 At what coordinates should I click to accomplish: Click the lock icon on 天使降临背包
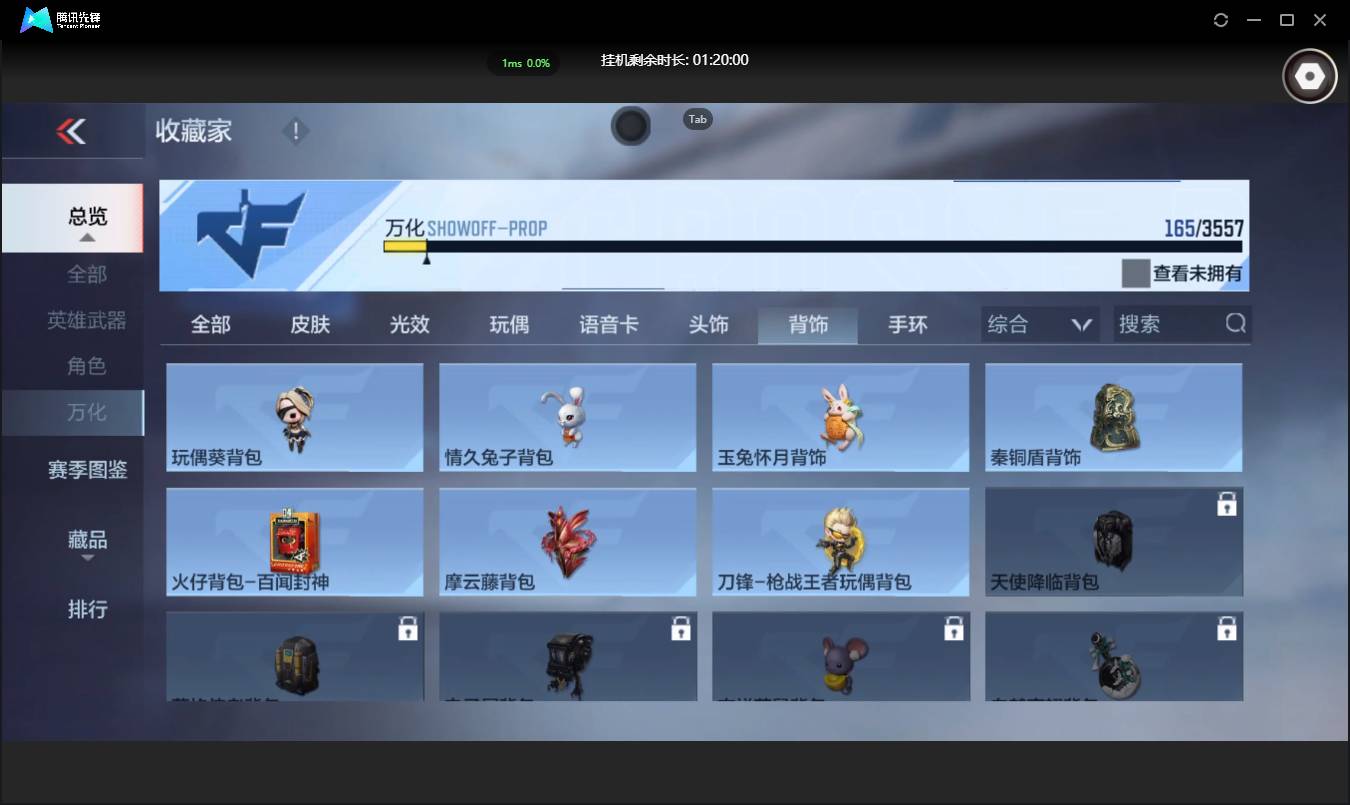click(1227, 505)
